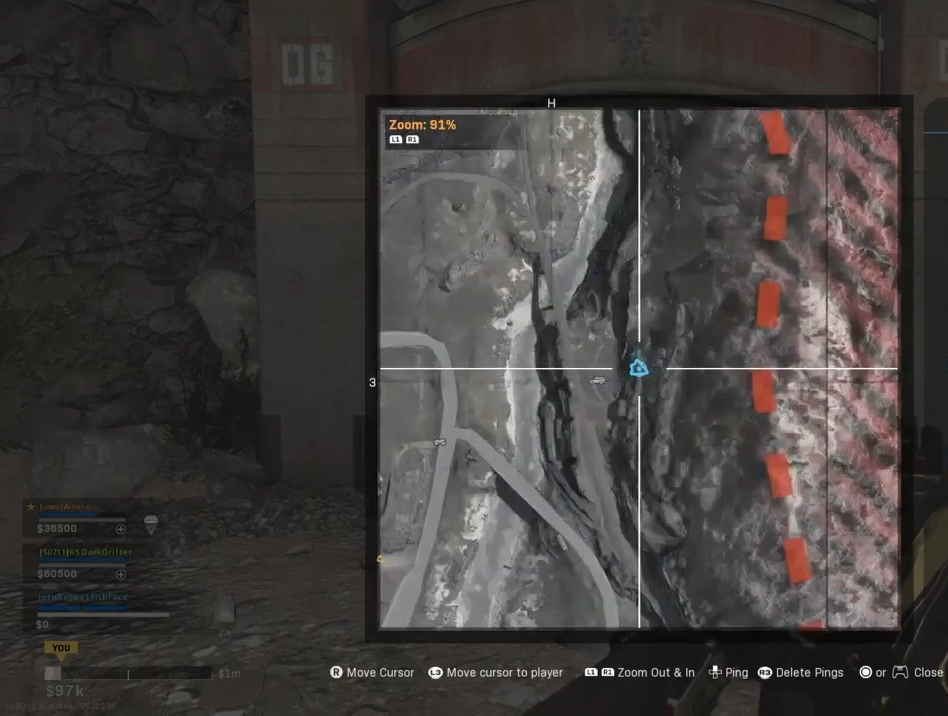Click the blue player marker on the map
The height and width of the screenshot is (716, 948).
point(638,369)
